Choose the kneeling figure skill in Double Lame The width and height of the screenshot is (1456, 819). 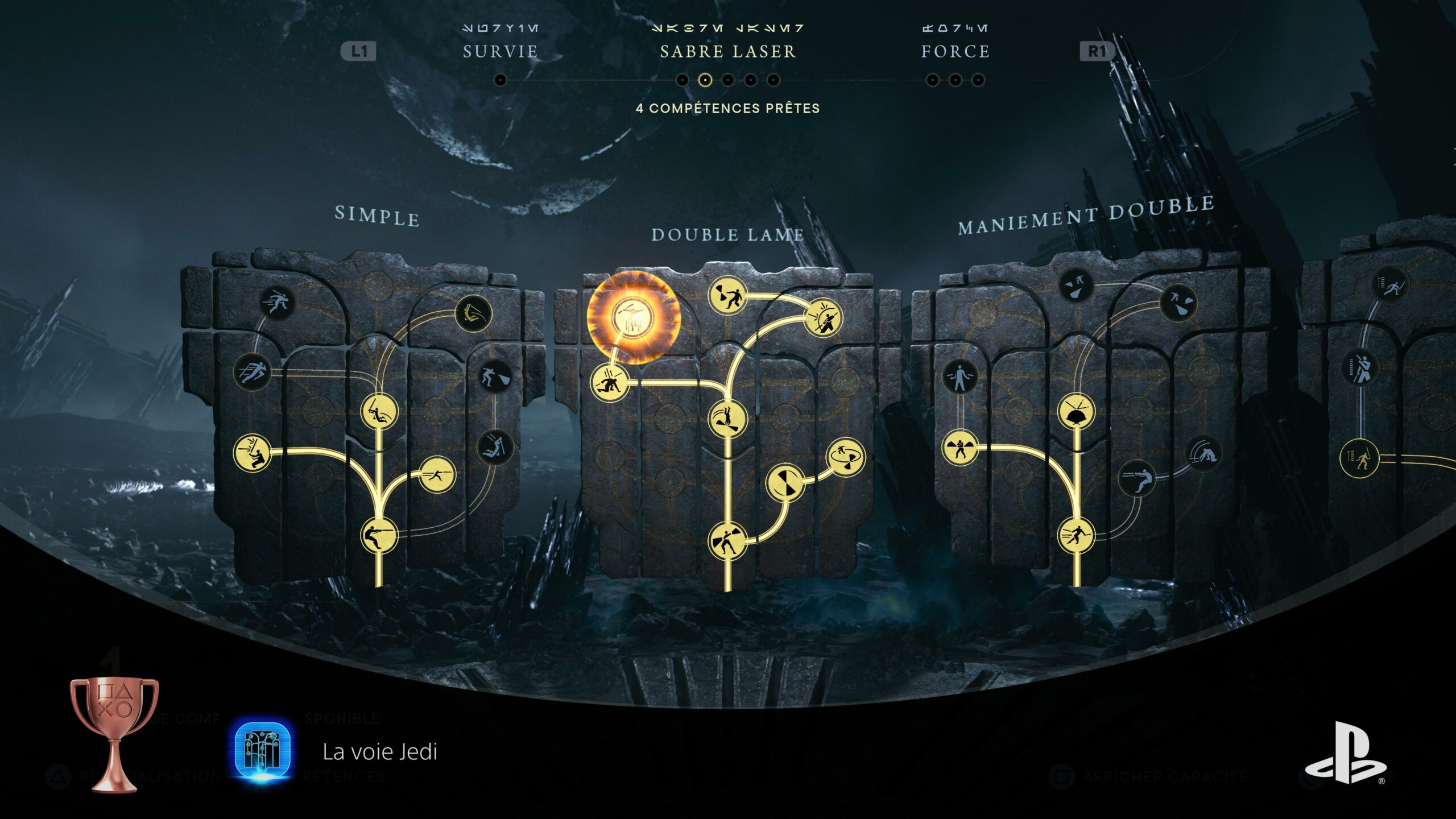pos(610,383)
